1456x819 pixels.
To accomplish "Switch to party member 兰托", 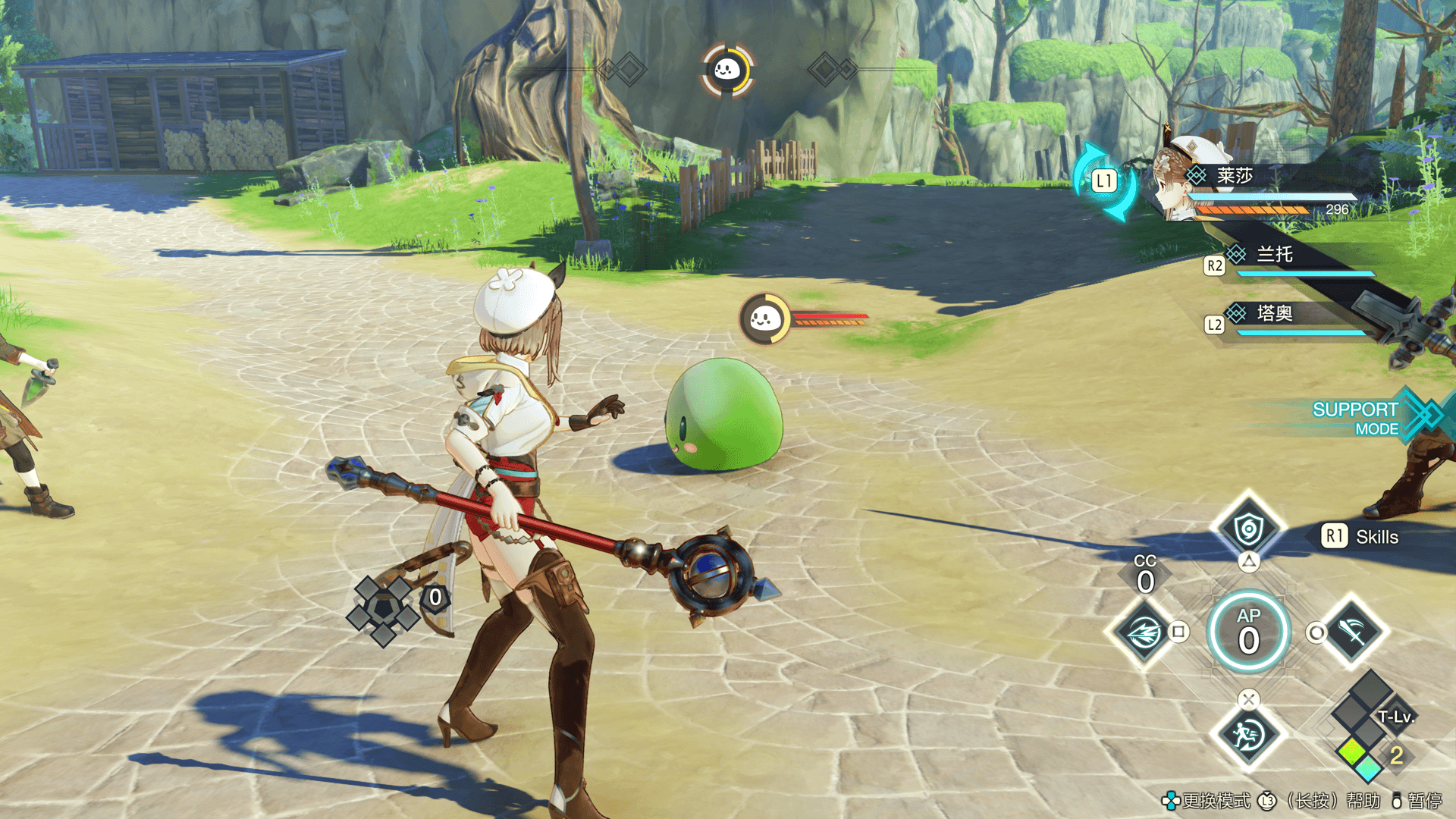I will coord(1275,255).
